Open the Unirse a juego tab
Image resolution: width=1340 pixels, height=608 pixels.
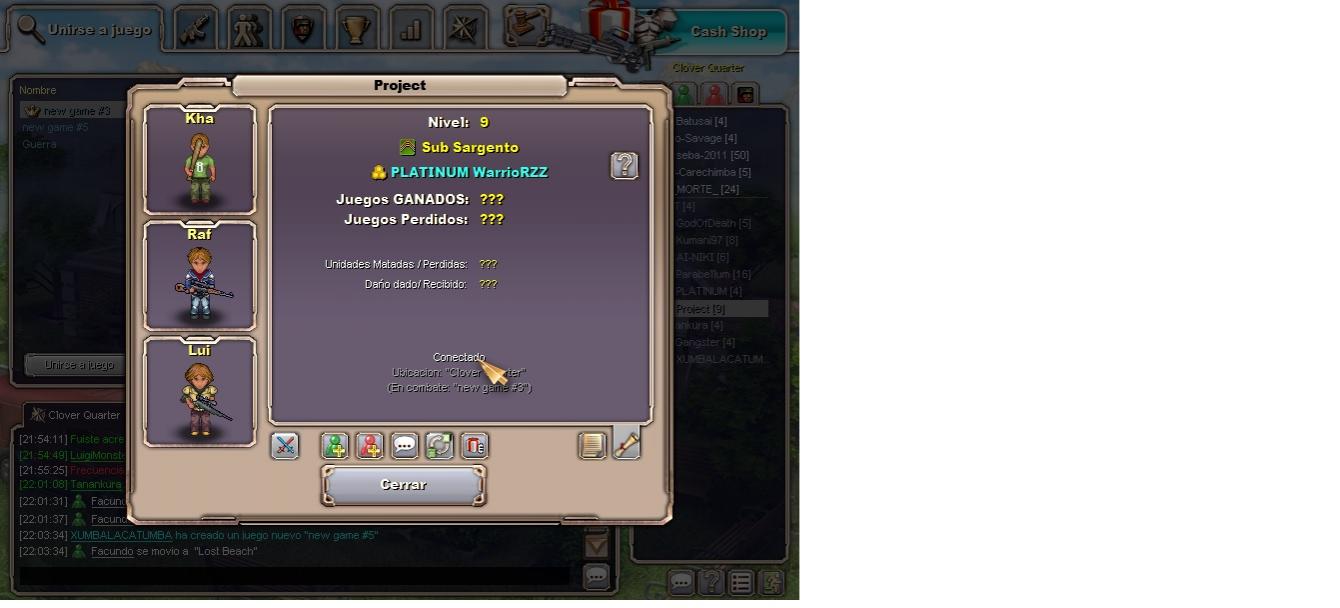[84, 30]
